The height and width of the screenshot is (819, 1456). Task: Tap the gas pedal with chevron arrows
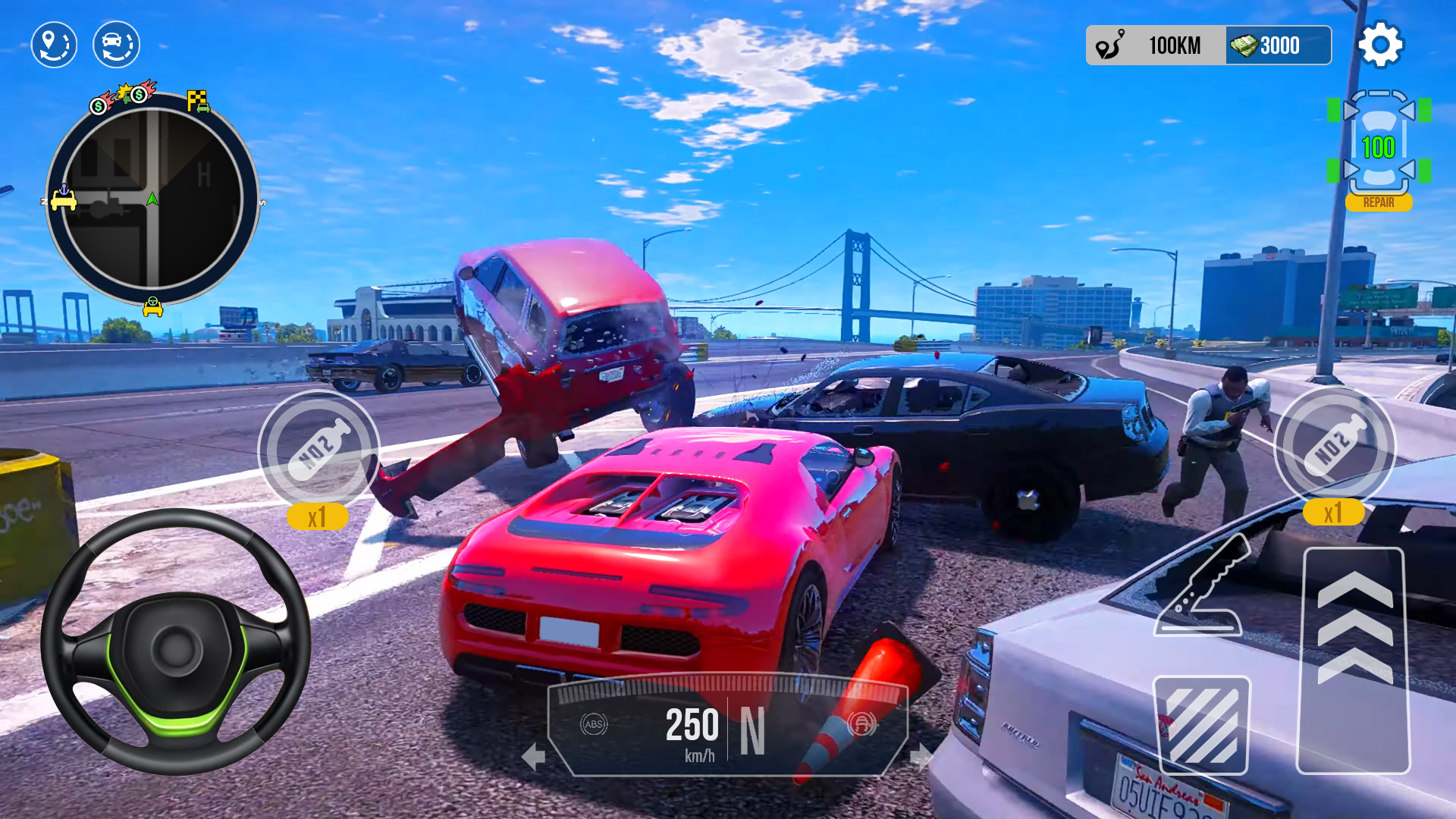(1354, 660)
